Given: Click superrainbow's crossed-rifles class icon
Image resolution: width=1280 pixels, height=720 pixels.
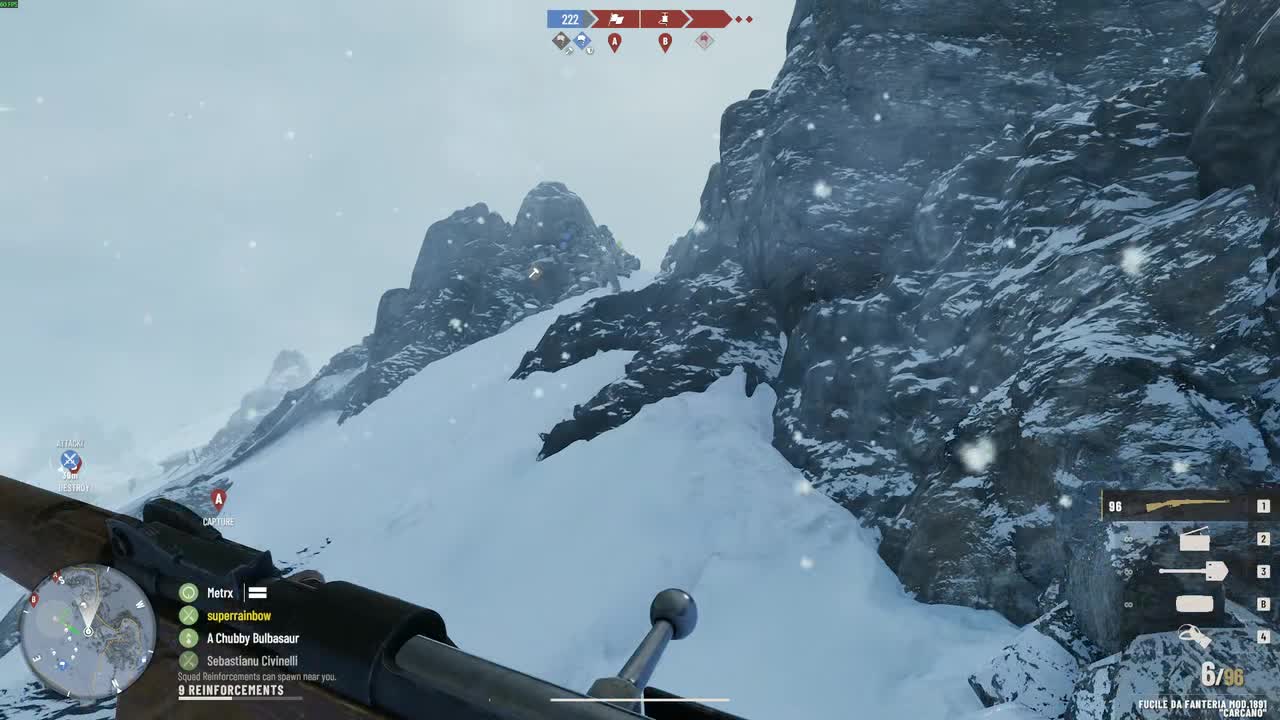Looking at the screenshot, I should 190,614.
